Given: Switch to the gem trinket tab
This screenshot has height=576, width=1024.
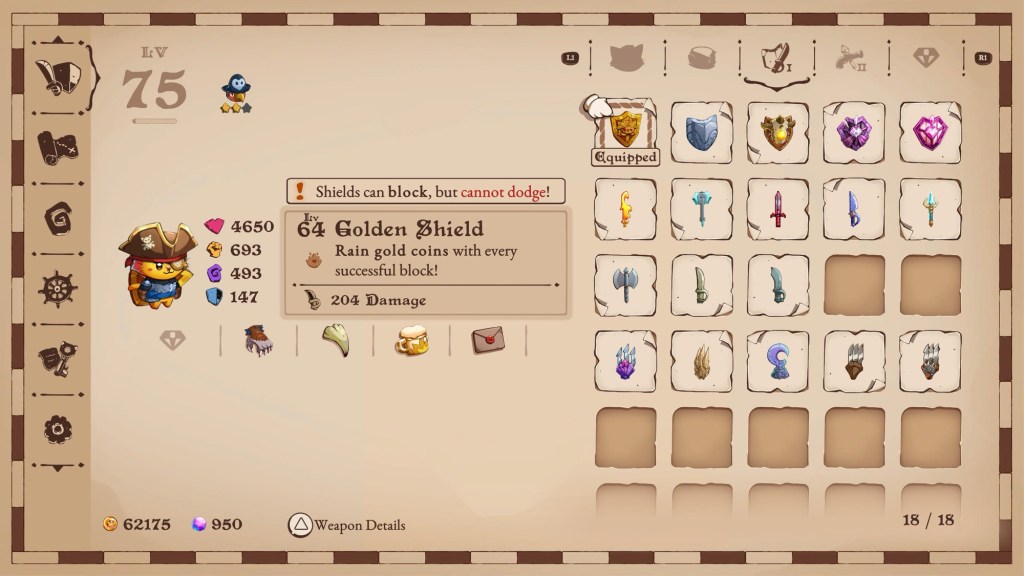Looking at the screenshot, I should pos(926,58).
